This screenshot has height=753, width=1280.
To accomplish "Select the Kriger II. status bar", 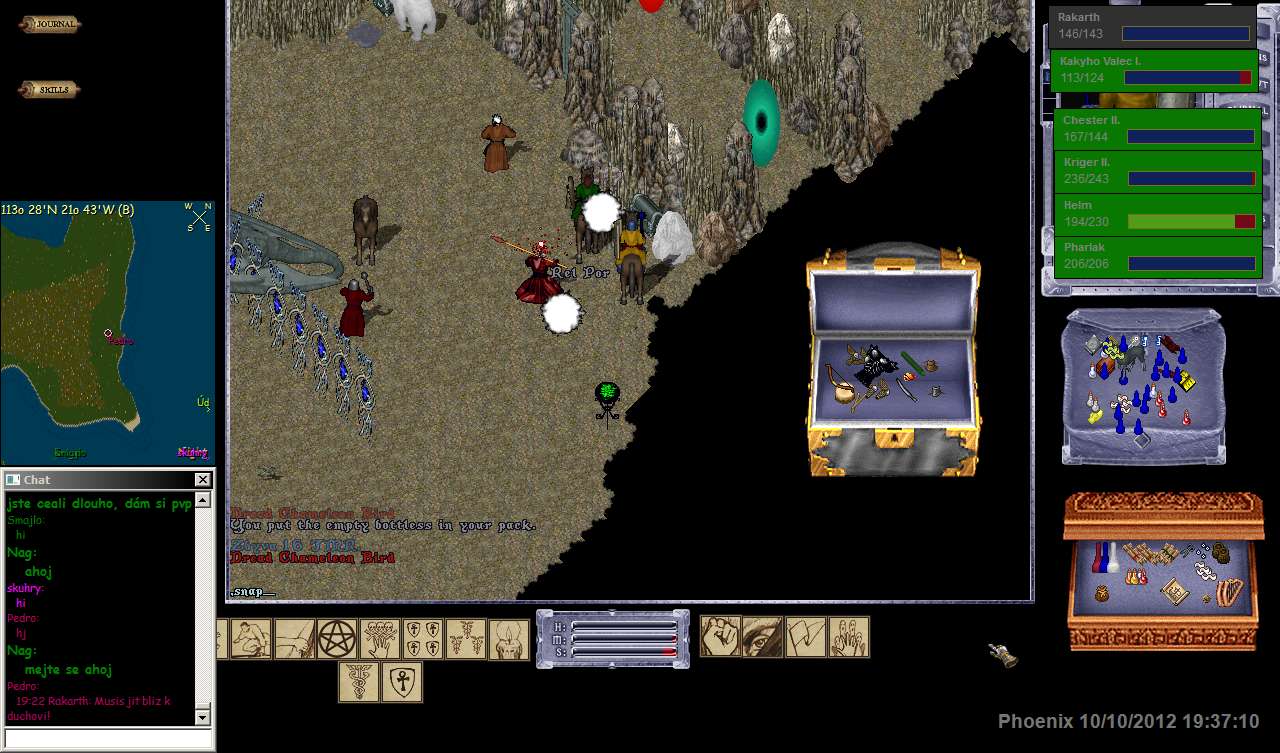I will [1157, 170].
